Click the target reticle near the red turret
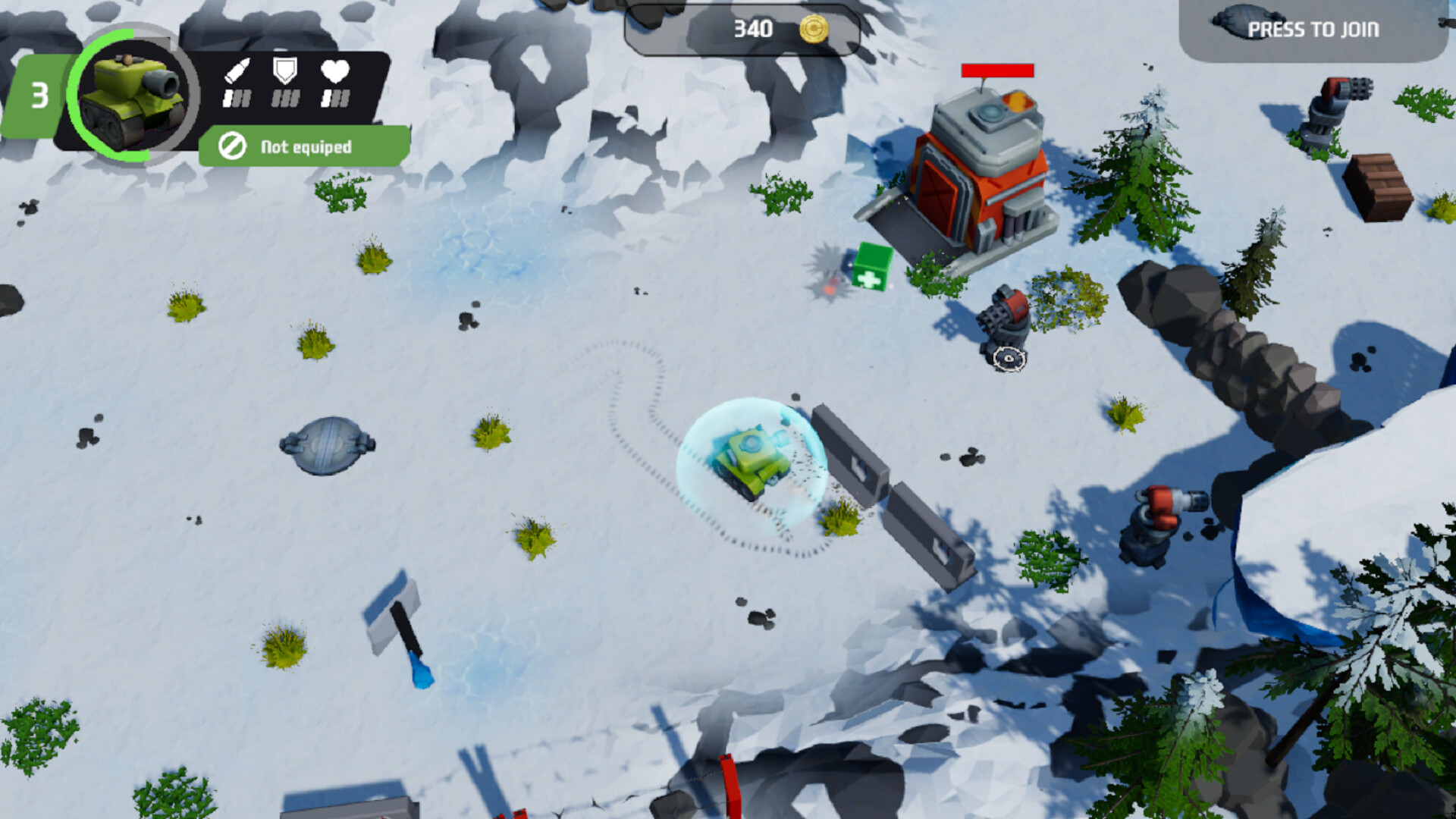The image size is (1456, 819). coord(1007,359)
